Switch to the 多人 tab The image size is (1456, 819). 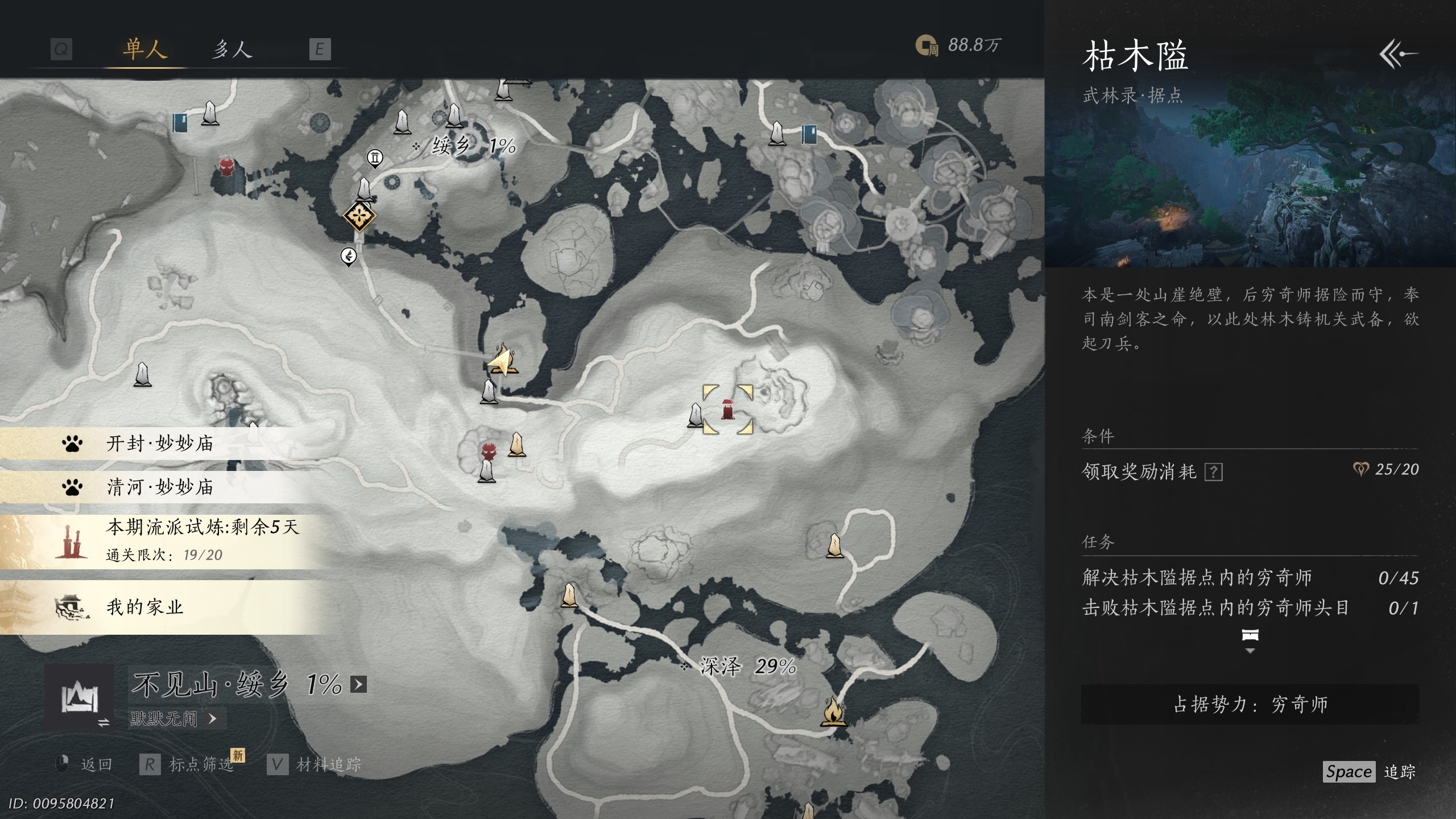click(x=232, y=49)
